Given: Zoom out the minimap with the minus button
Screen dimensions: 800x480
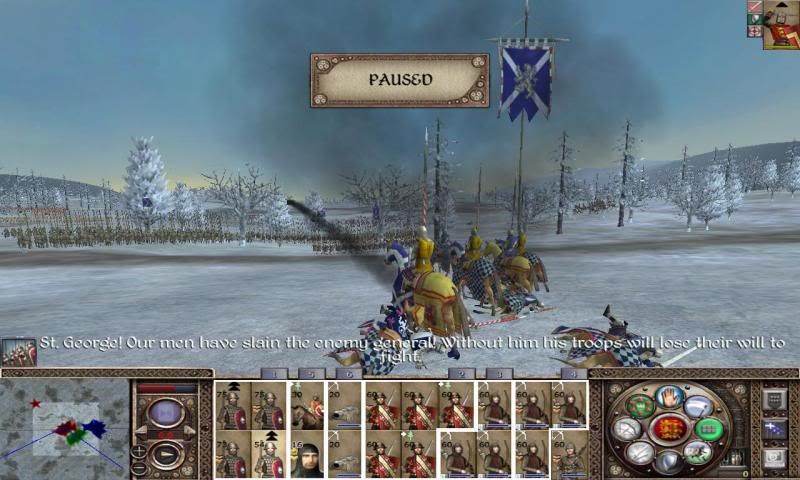Looking at the screenshot, I should click(x=138, y=468).
